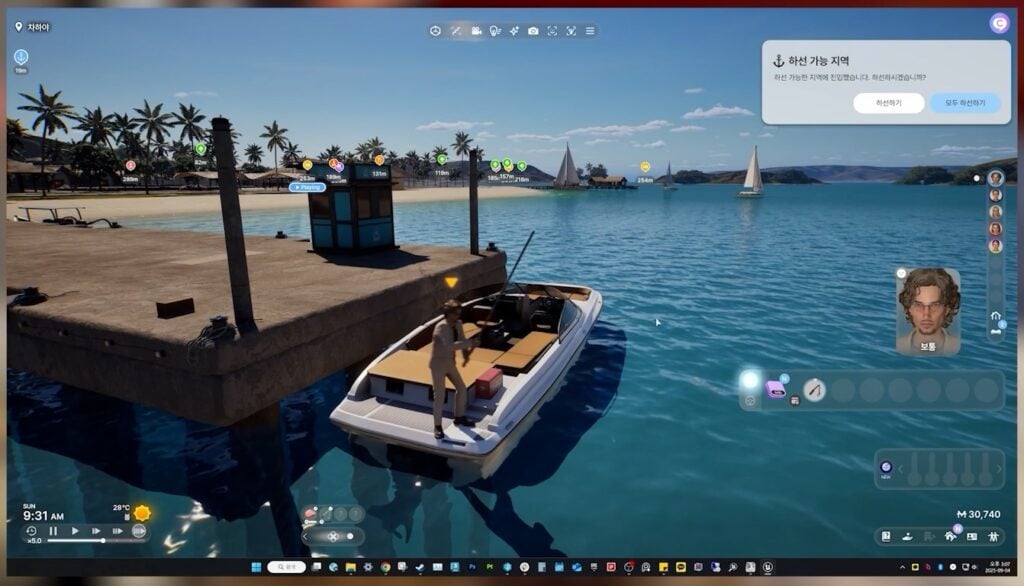Select the top family member portrait

pos(995,178)
